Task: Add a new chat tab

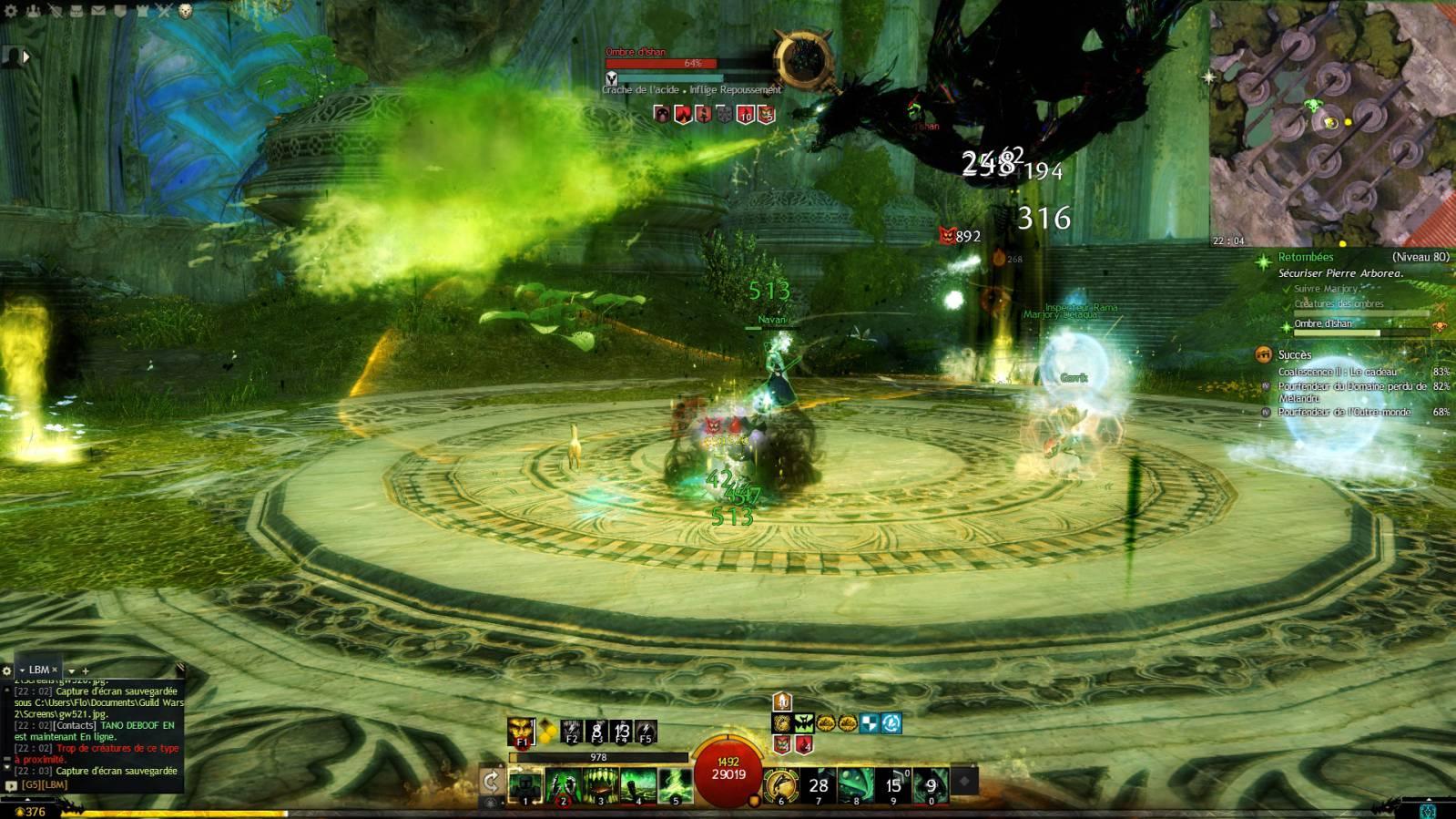Action: [x=86, y=671]
